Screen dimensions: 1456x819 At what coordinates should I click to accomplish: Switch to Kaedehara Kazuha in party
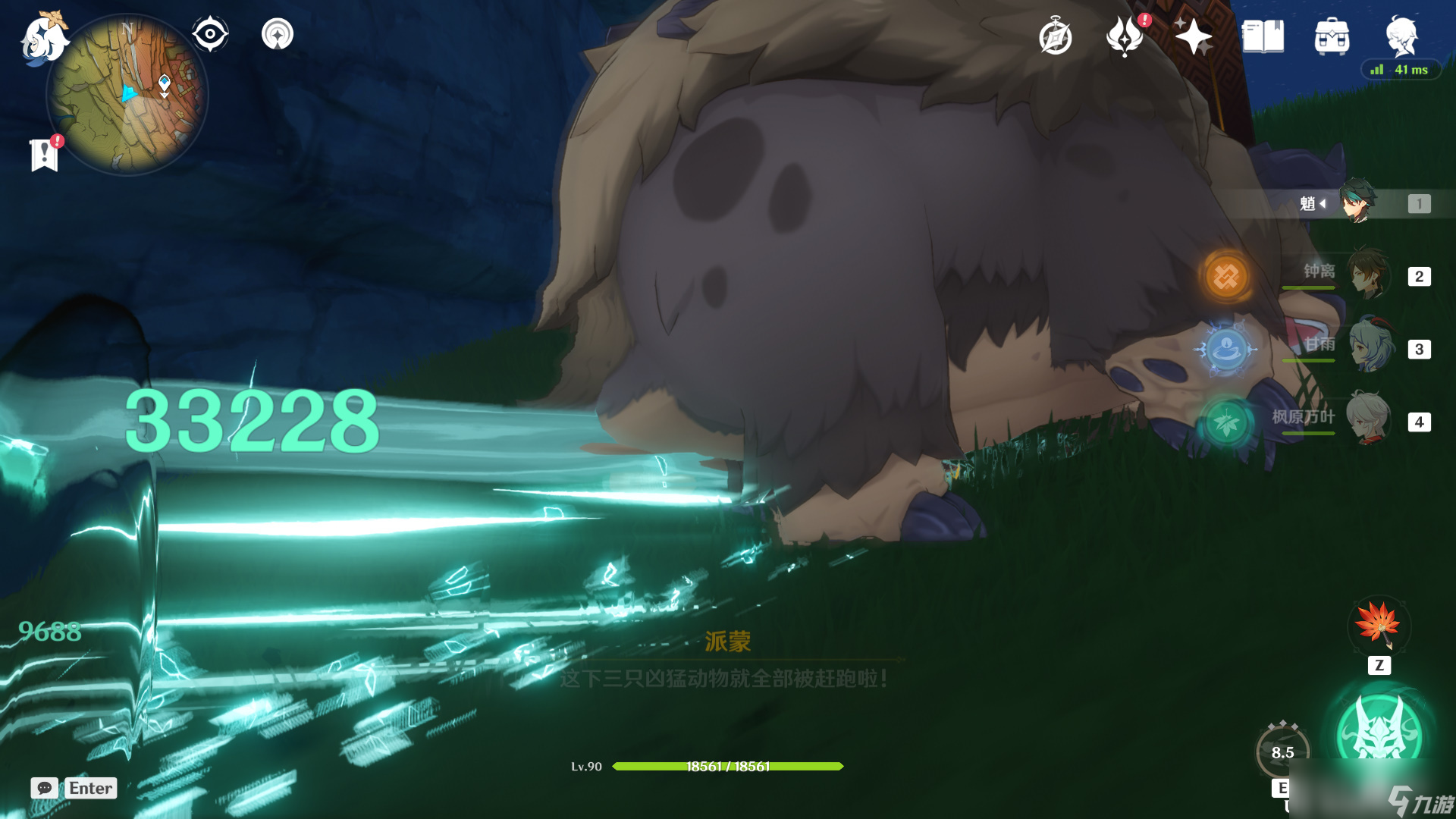[1368, 418]
